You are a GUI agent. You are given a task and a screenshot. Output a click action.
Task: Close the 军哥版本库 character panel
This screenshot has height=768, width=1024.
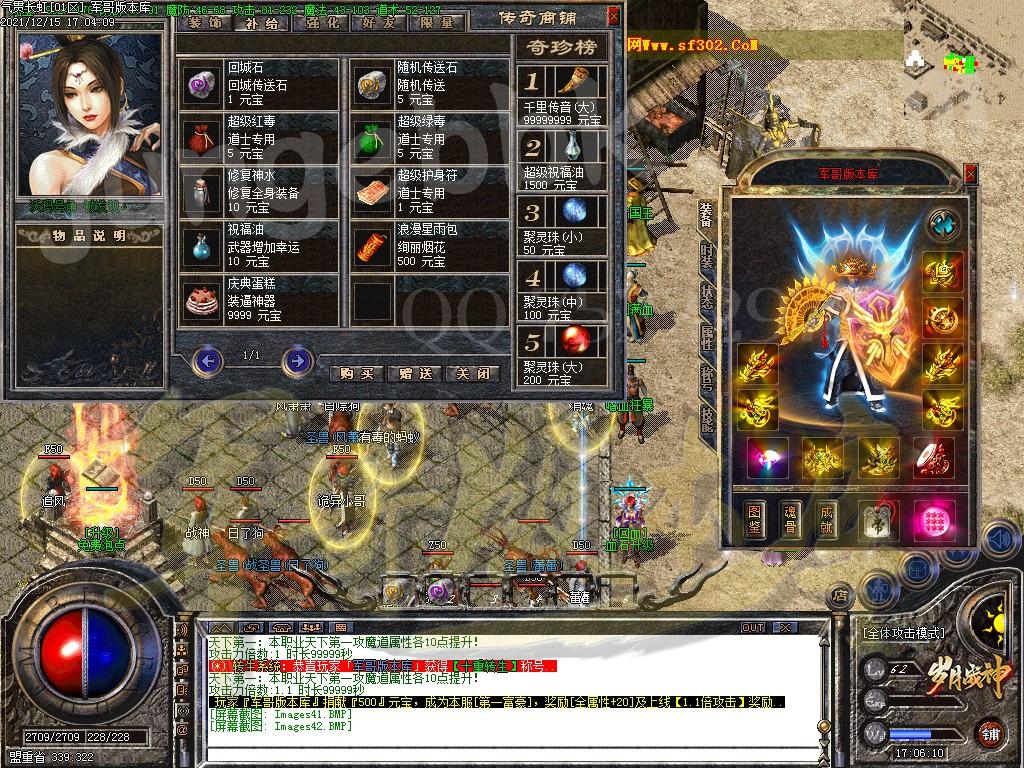click(970, 172)
